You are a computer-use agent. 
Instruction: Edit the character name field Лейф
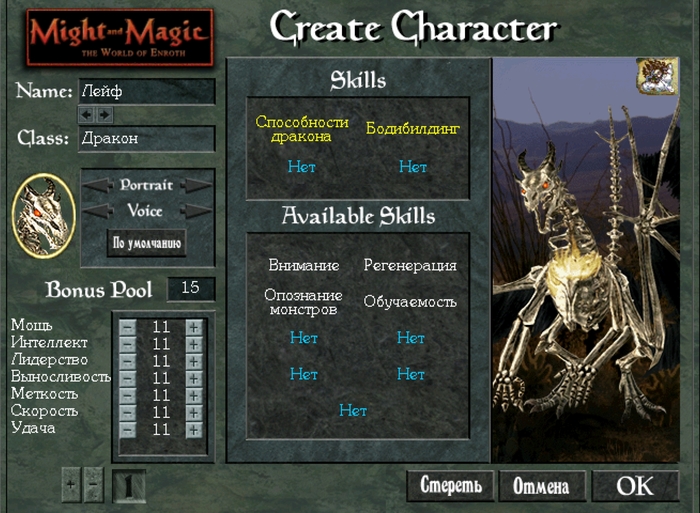tap(146, 91)
